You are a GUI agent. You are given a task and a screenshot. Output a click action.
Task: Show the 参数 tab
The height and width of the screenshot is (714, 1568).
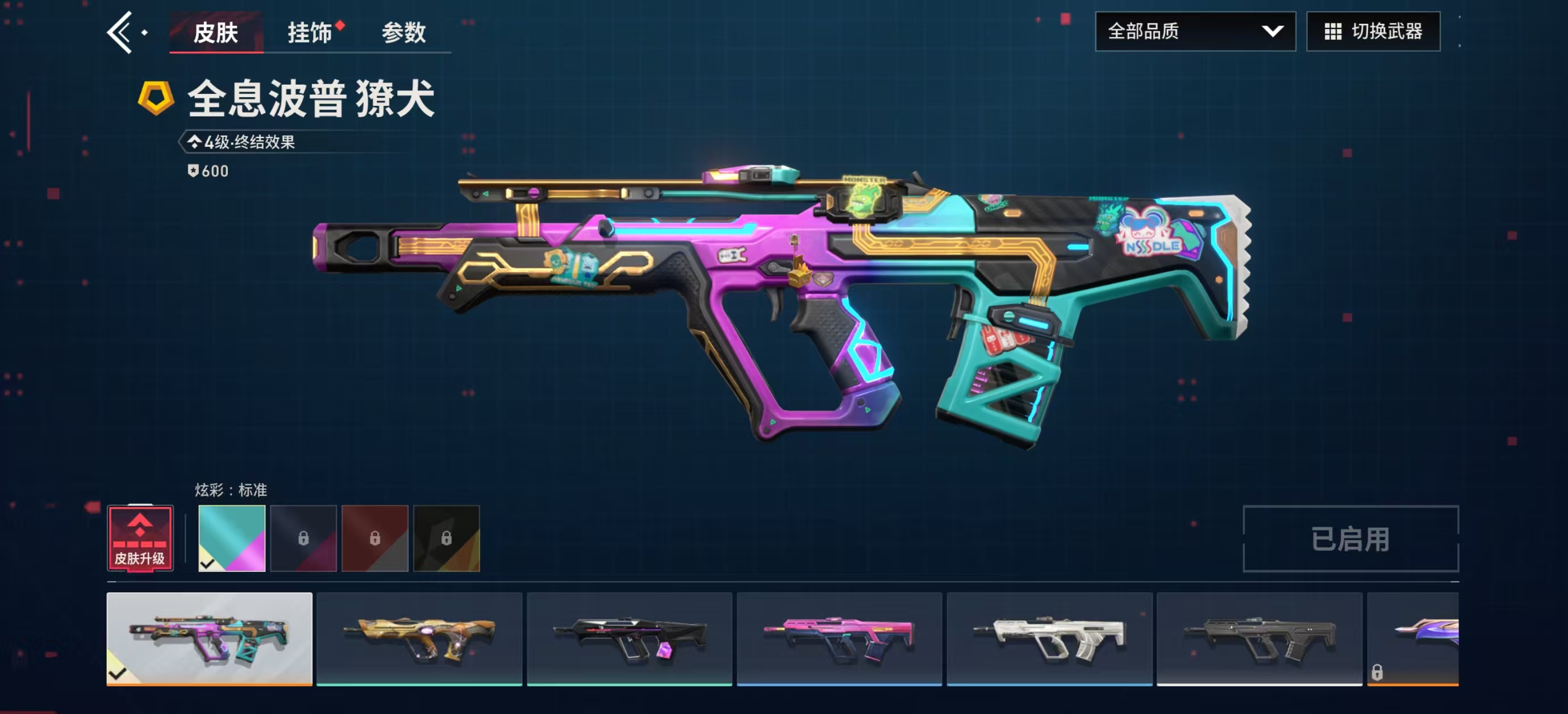tap(403, 33)
